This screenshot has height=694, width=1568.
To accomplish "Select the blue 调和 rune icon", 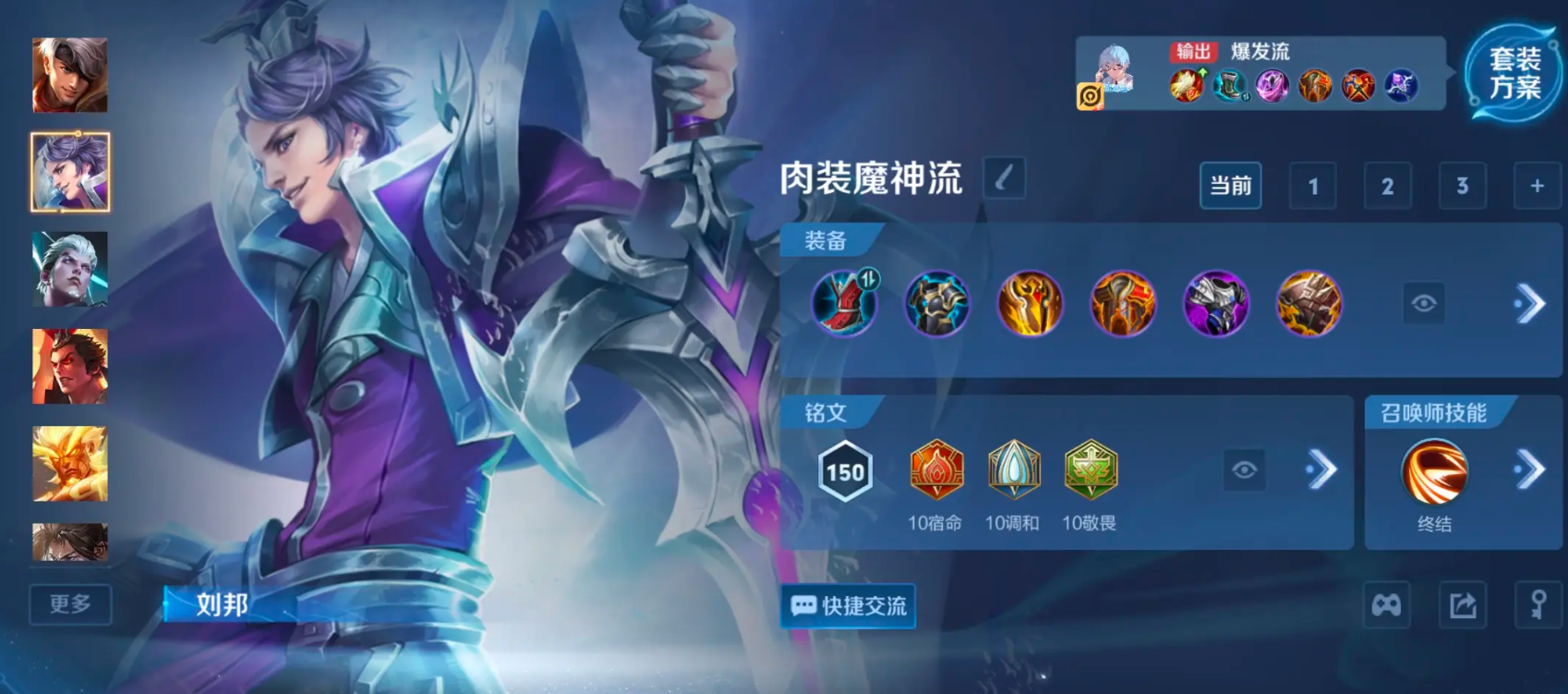I will [x=1013, y=471].
